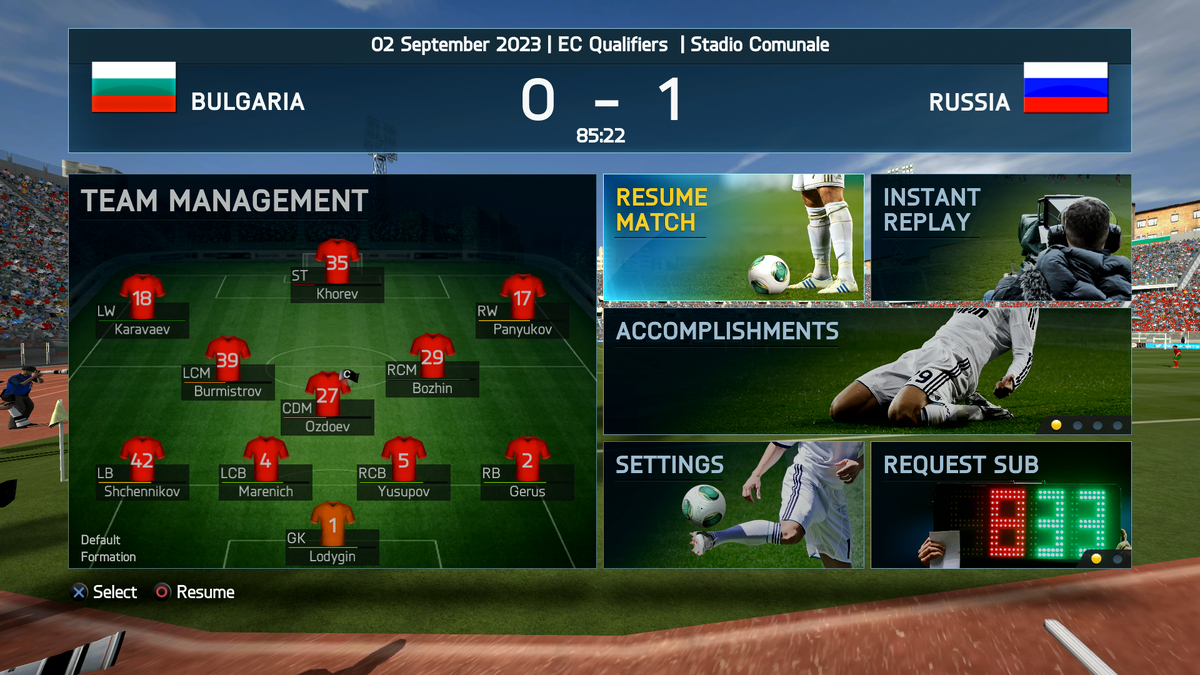Open the Accomplishments panel

point(867,371)
